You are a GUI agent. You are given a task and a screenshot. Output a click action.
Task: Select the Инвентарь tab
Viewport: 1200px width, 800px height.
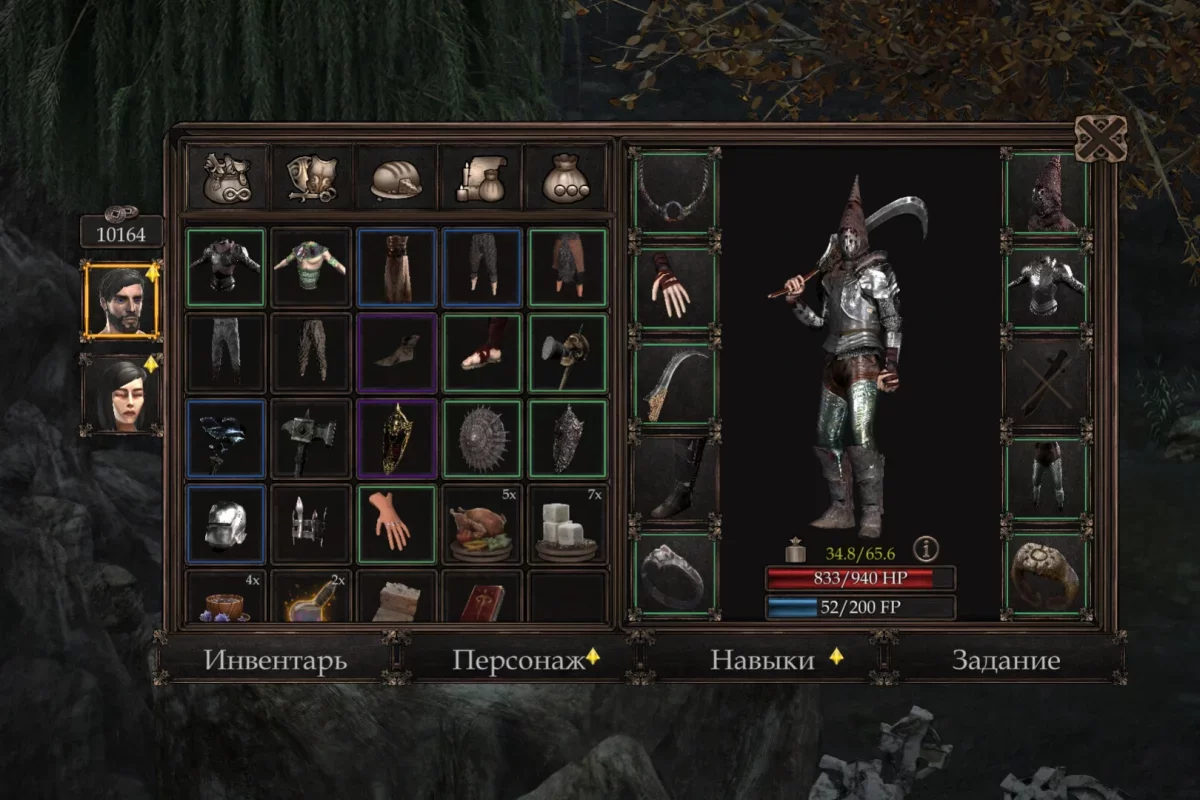(275, 660)
